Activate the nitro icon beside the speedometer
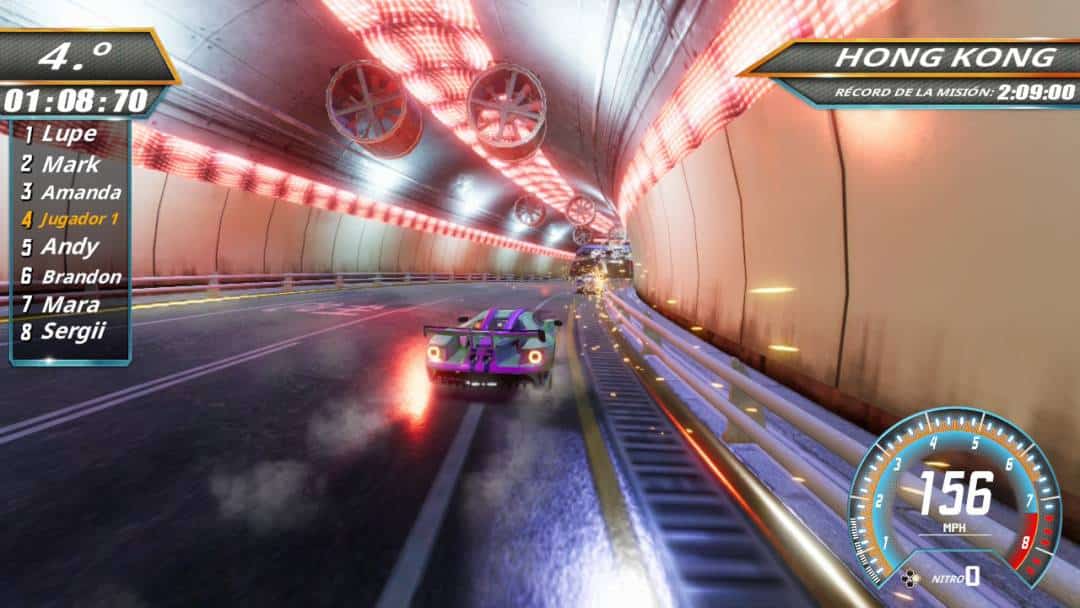 [x=911, y=577]
